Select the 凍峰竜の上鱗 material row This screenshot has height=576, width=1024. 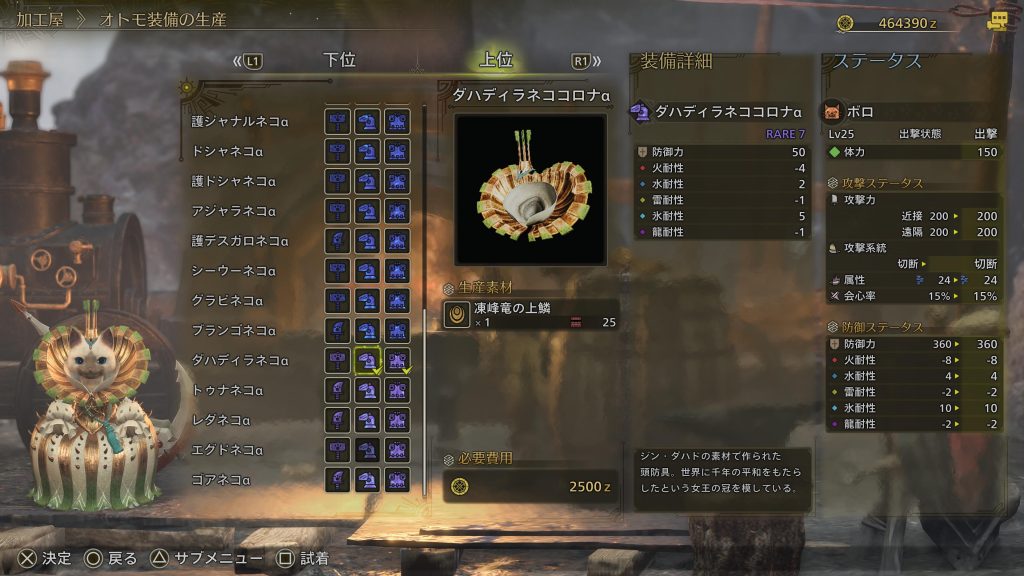click(x=530, y=315)
